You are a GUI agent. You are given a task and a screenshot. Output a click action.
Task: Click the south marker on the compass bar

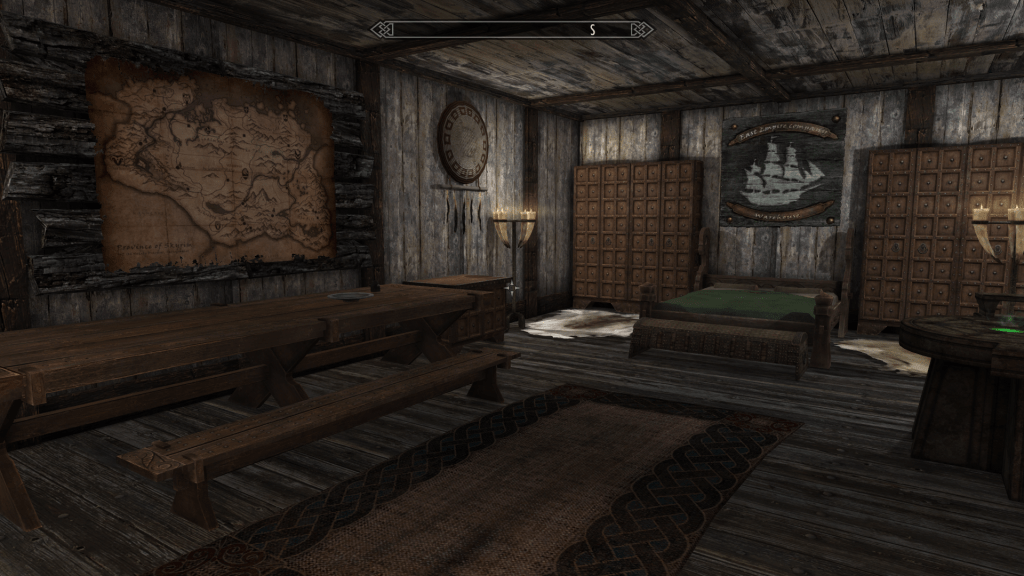592,30
